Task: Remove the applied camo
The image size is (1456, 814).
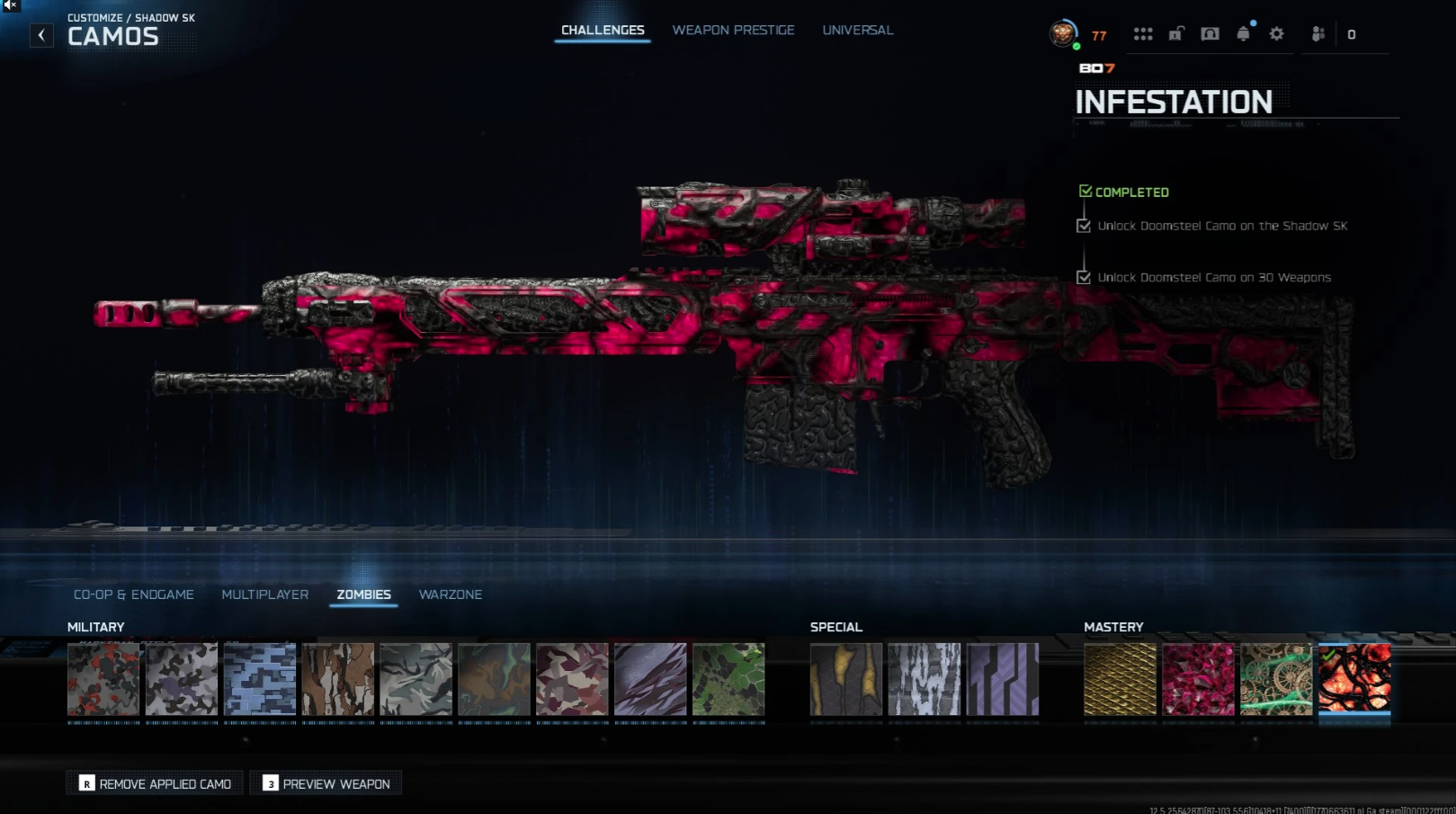Action: pyautogui.click(x=155, y=783)
